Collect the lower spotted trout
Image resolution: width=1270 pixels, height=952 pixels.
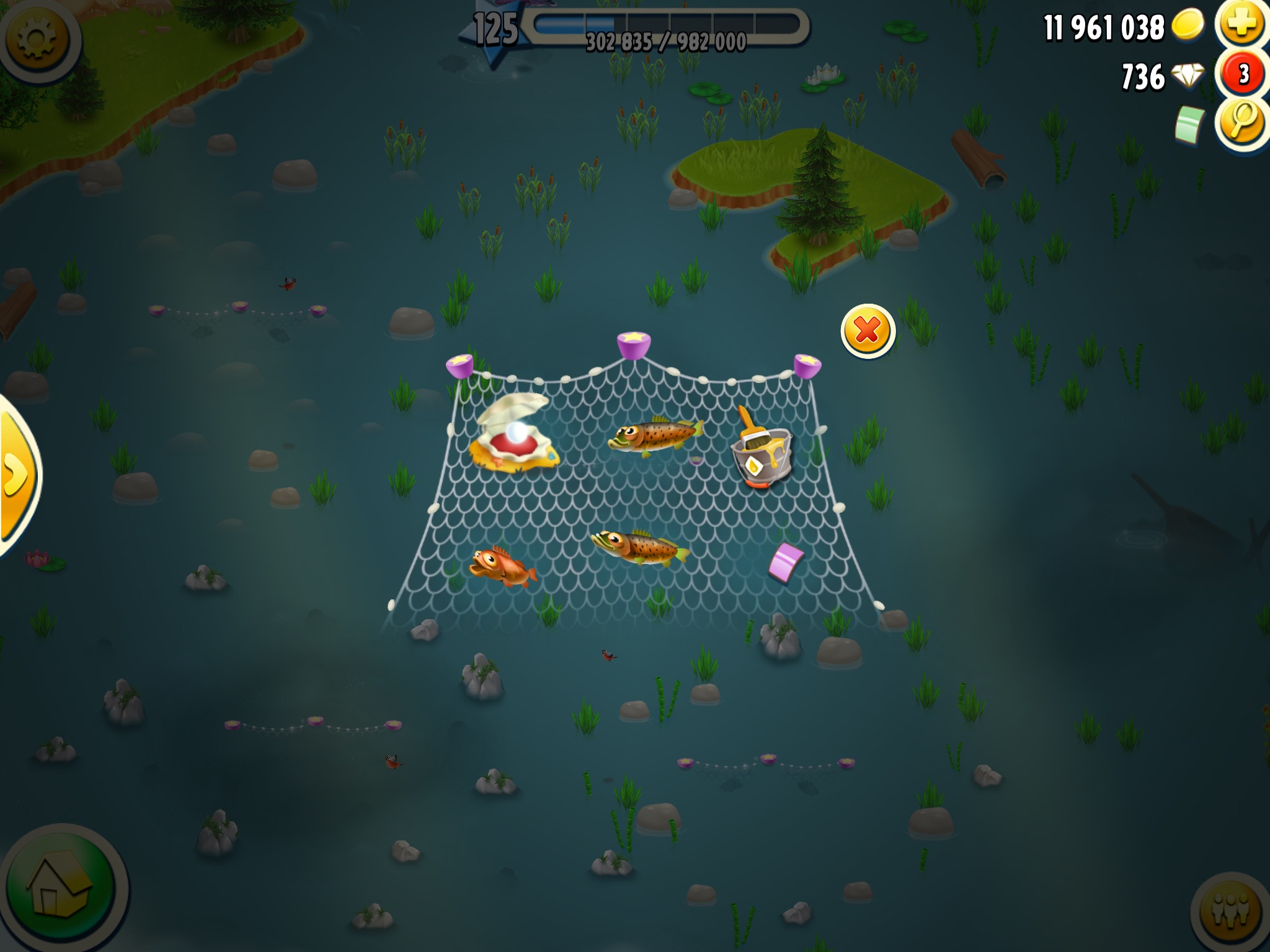coord(640,547)
